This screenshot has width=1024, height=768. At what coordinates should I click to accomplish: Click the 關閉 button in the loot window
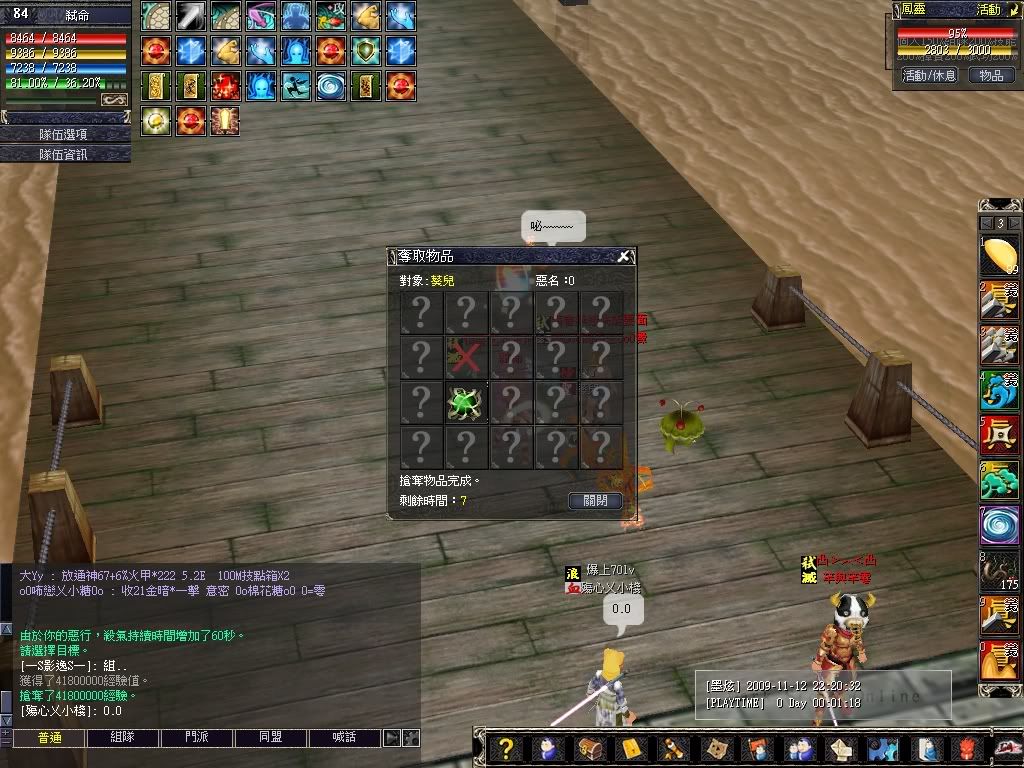[595, 501]
